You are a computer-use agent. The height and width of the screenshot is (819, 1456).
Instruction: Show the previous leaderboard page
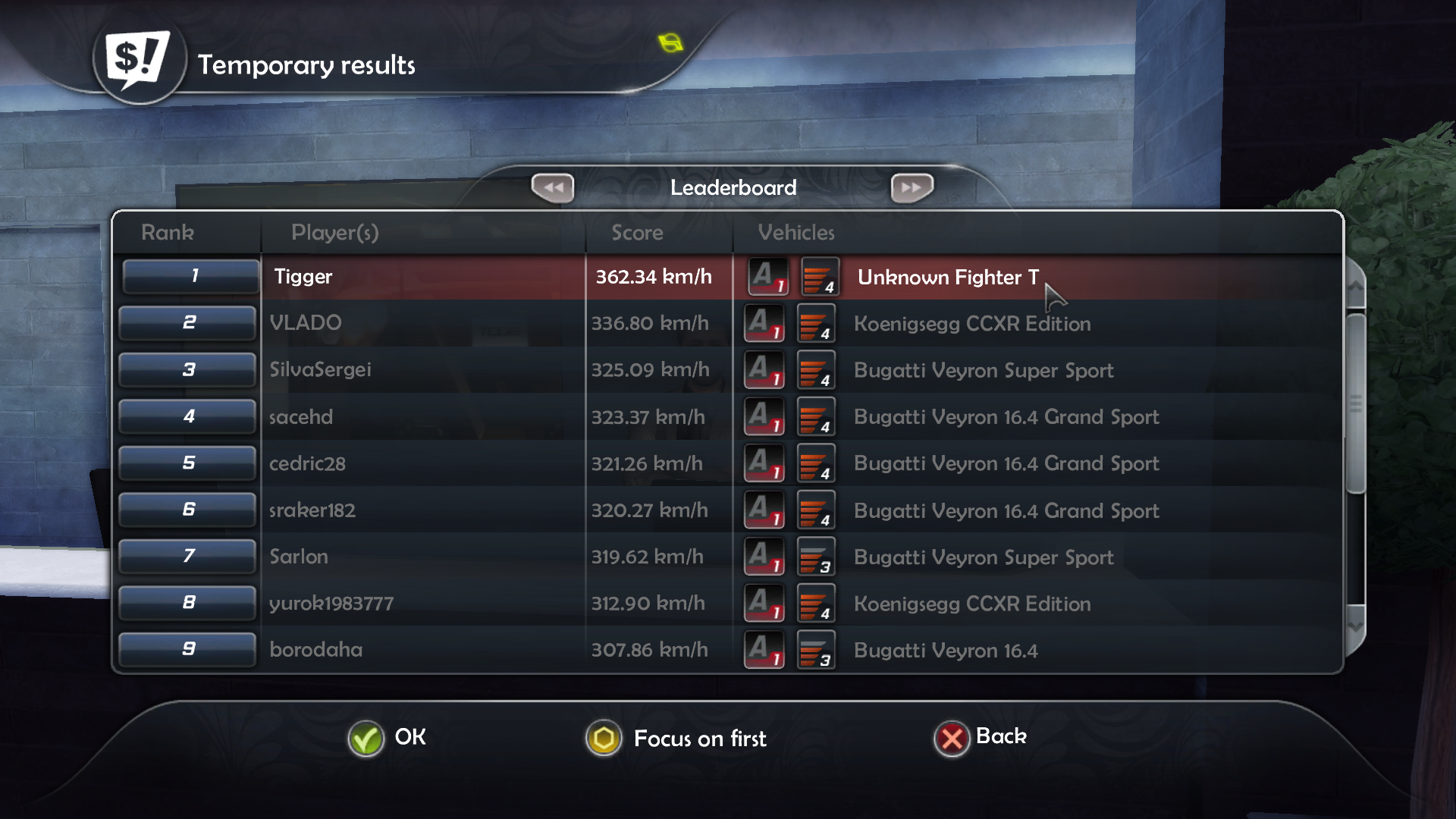pos(553,187)
